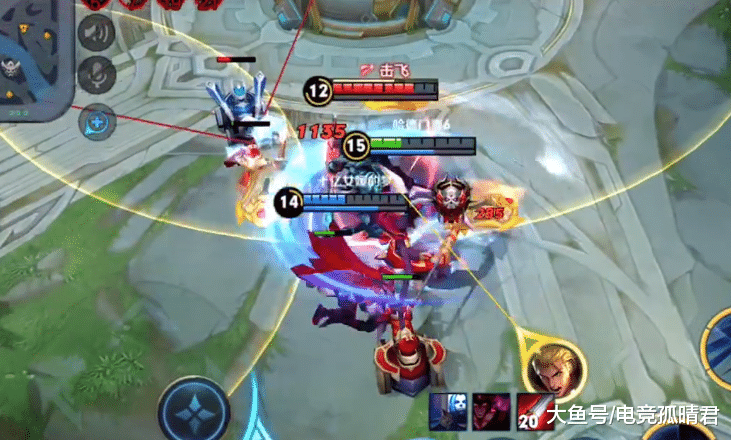
Task: Select the red demon icon in bottom row
Action: pyautogui.click(x=489, y=411)
